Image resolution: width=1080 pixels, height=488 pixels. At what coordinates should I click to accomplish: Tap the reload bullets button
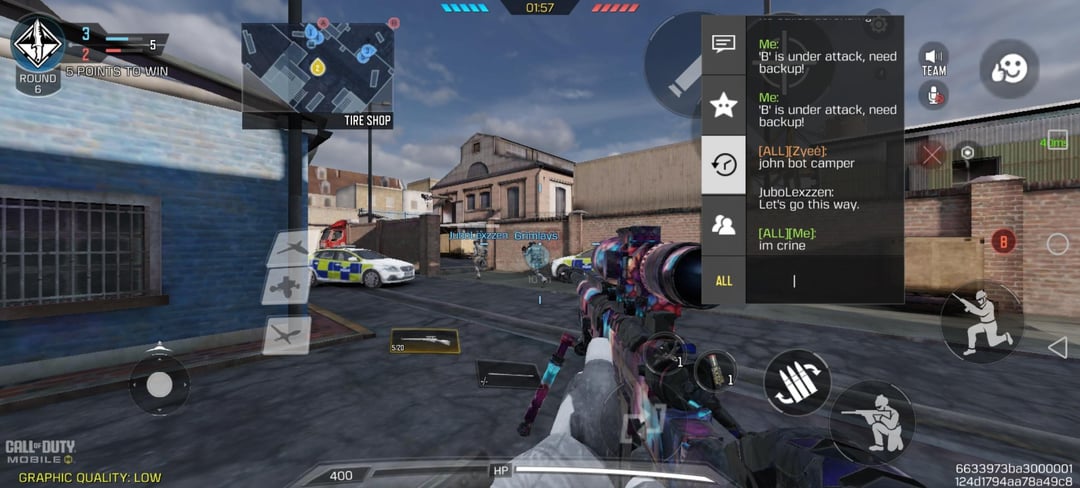point(797,382)
